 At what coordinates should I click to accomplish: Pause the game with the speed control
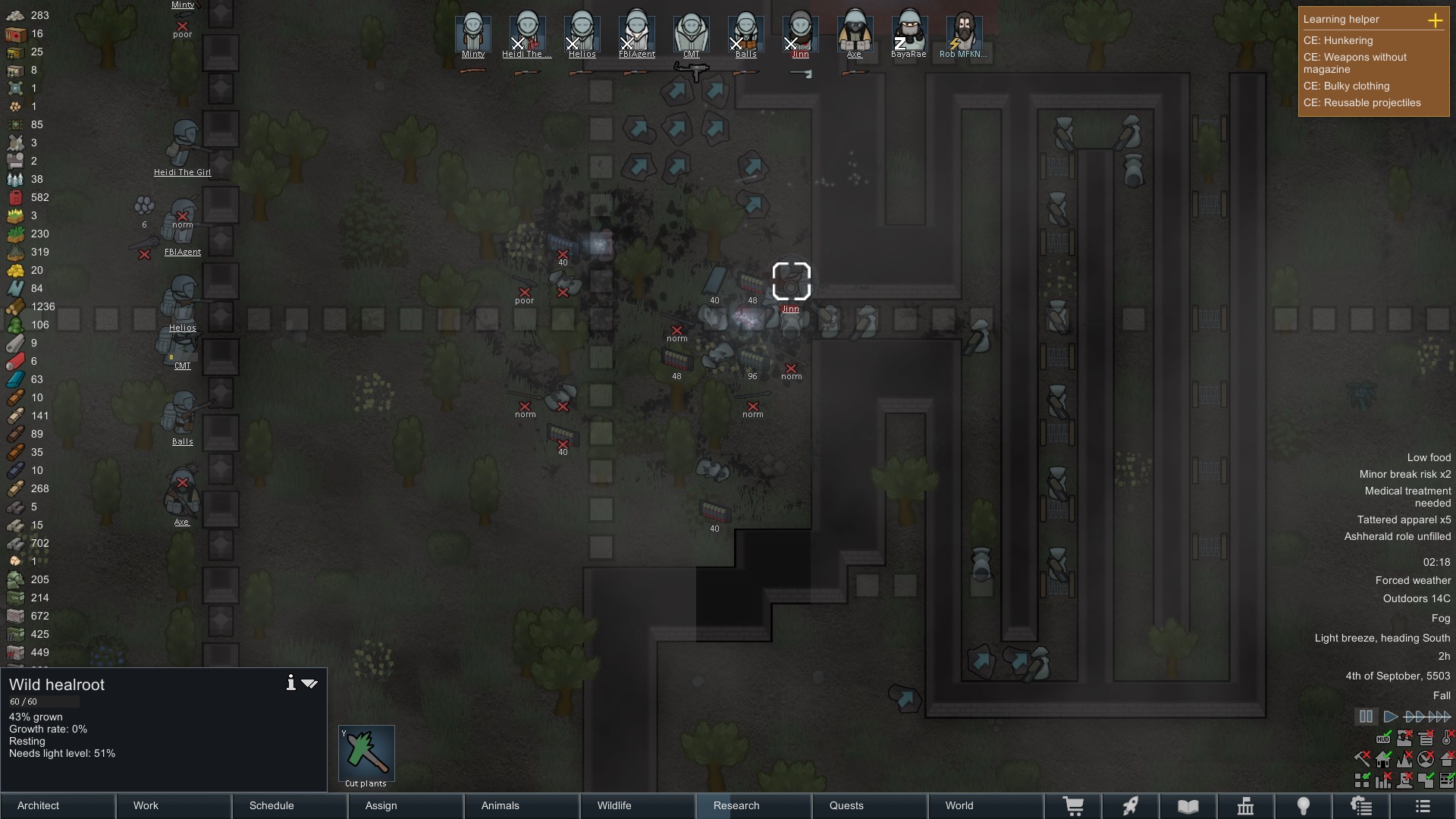click(x=1366, y=717)
